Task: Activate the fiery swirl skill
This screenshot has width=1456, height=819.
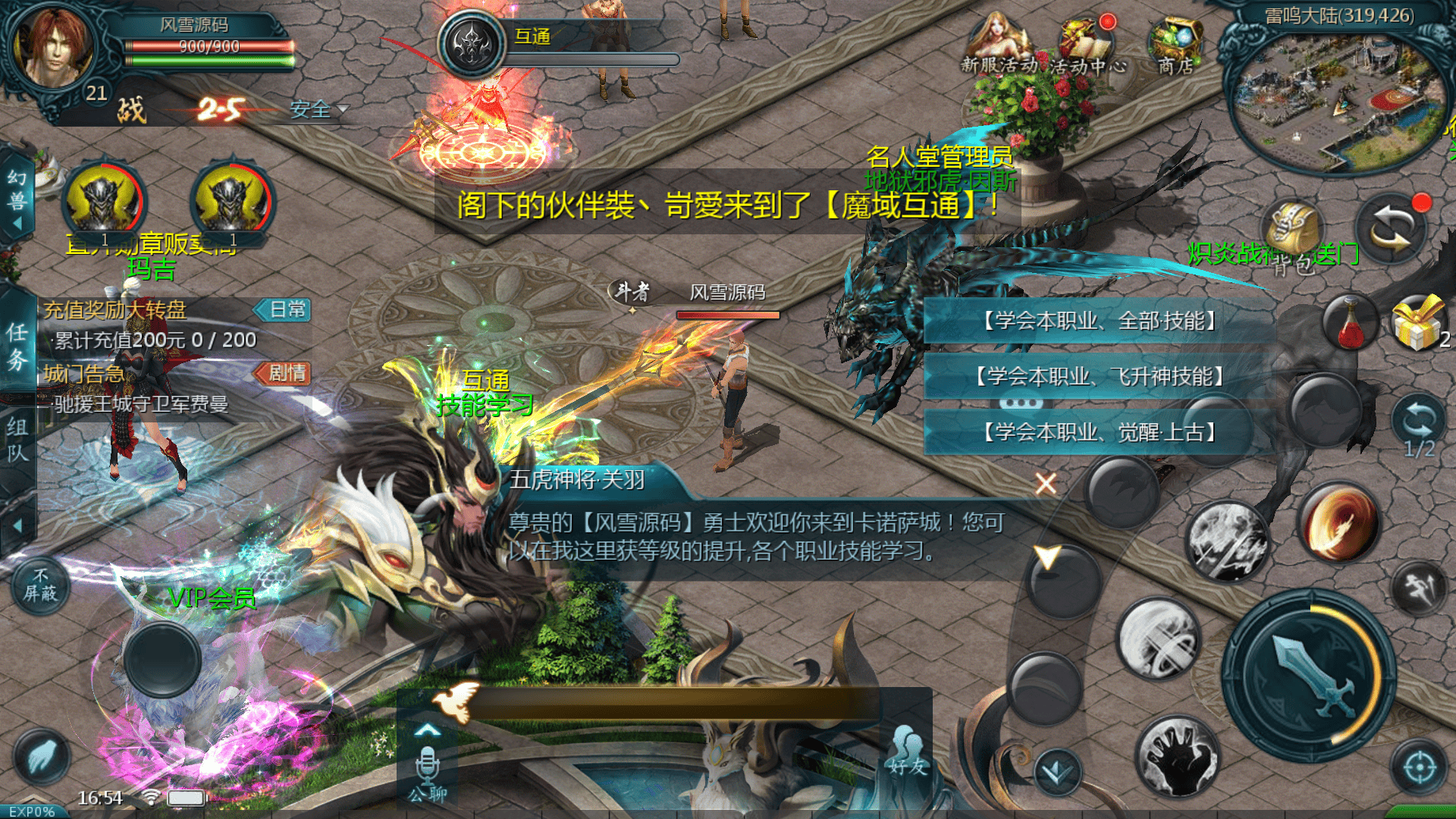Action: pos(1338,523)
